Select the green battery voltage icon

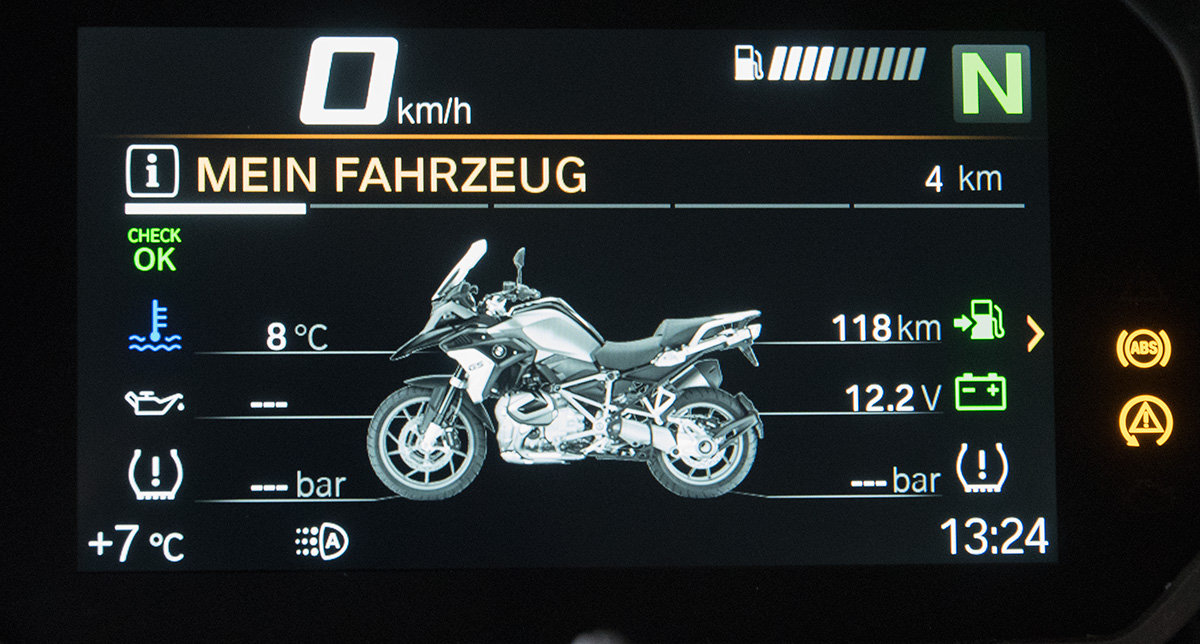981,393
